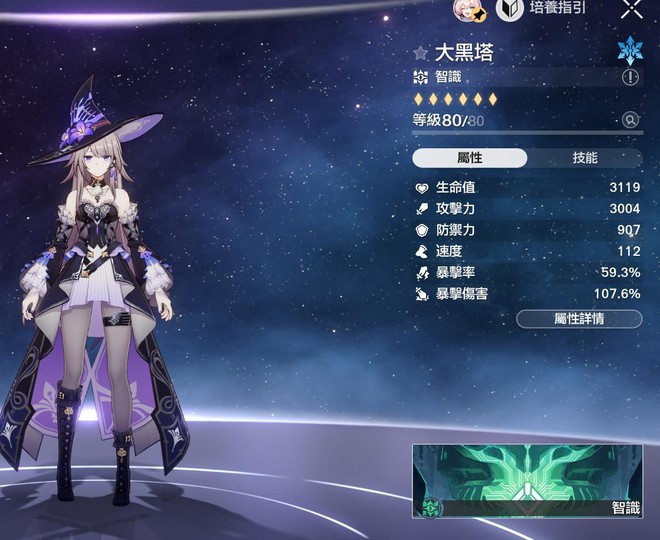
Task: Tap the ice element snowflake icon
Action: [630, 50]
